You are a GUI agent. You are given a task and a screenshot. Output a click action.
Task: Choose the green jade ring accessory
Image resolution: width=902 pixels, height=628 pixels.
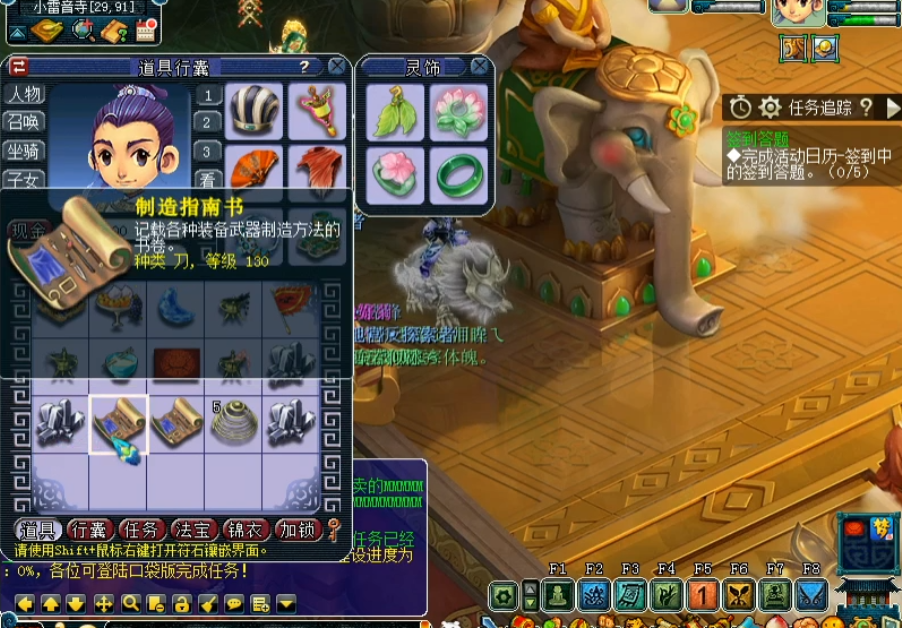[x=458, y=176]
